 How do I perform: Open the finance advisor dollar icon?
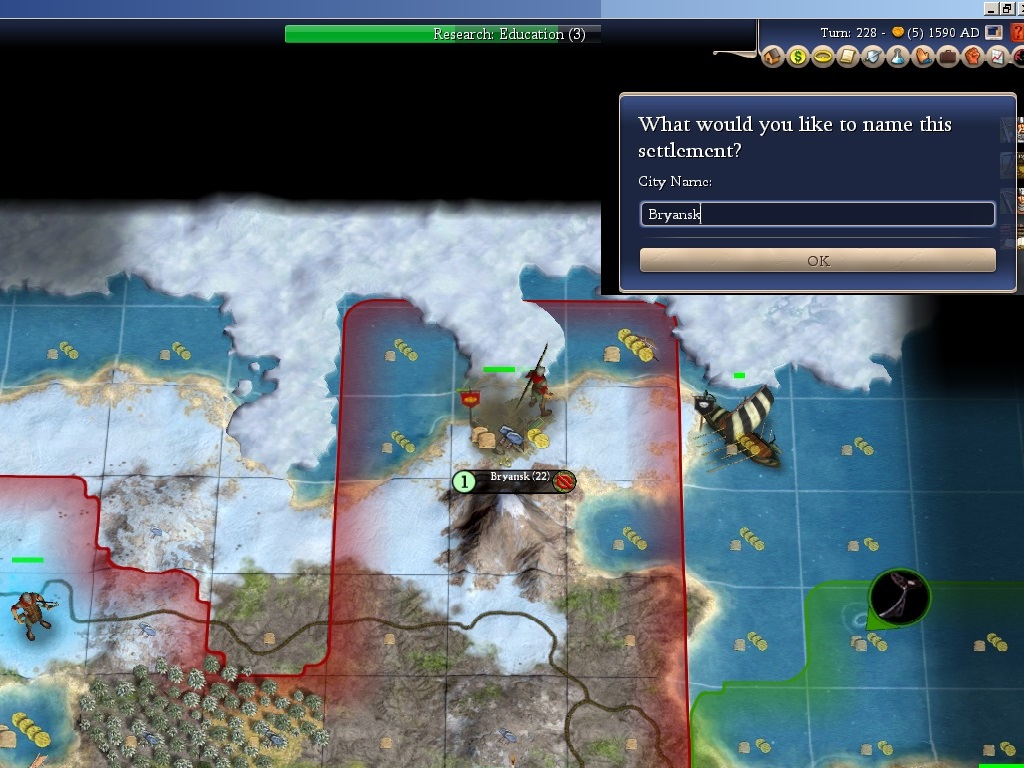[x=798, y=57]
